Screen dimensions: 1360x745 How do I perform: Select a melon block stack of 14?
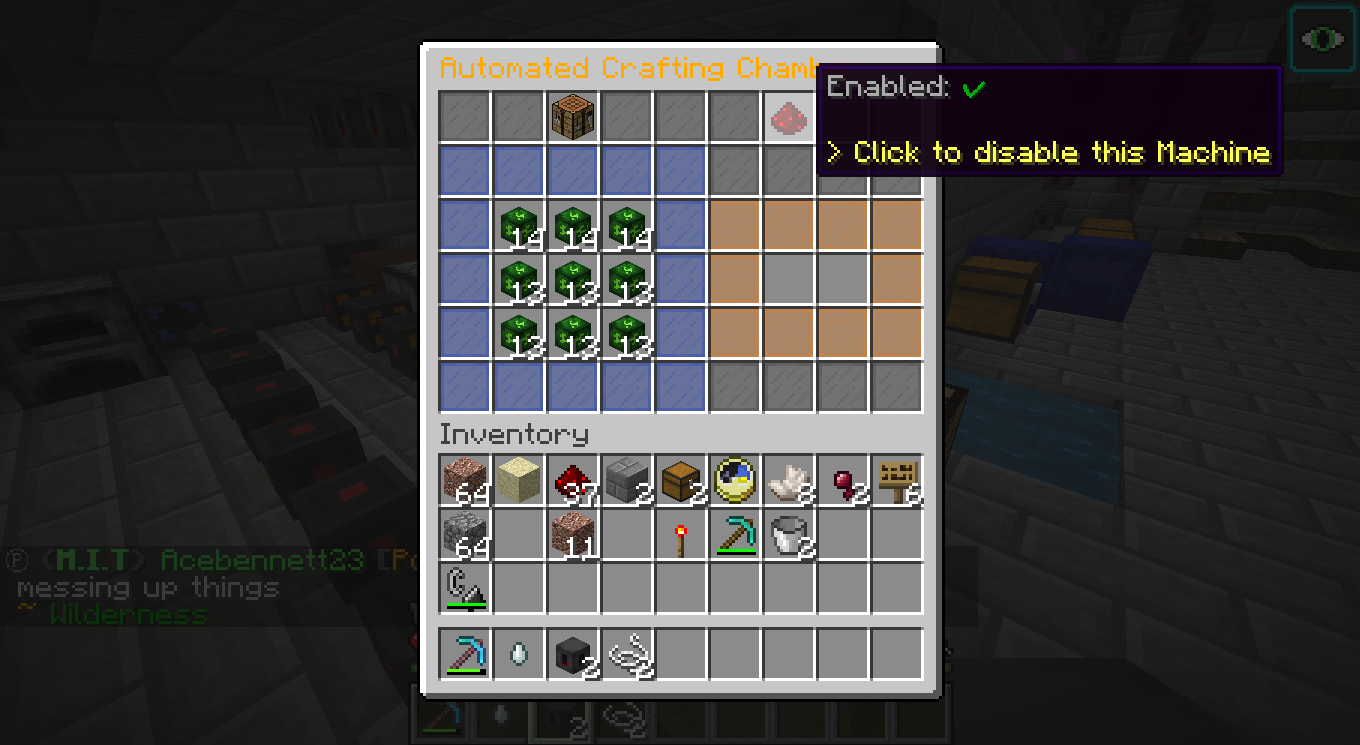[x=519, y=227]
